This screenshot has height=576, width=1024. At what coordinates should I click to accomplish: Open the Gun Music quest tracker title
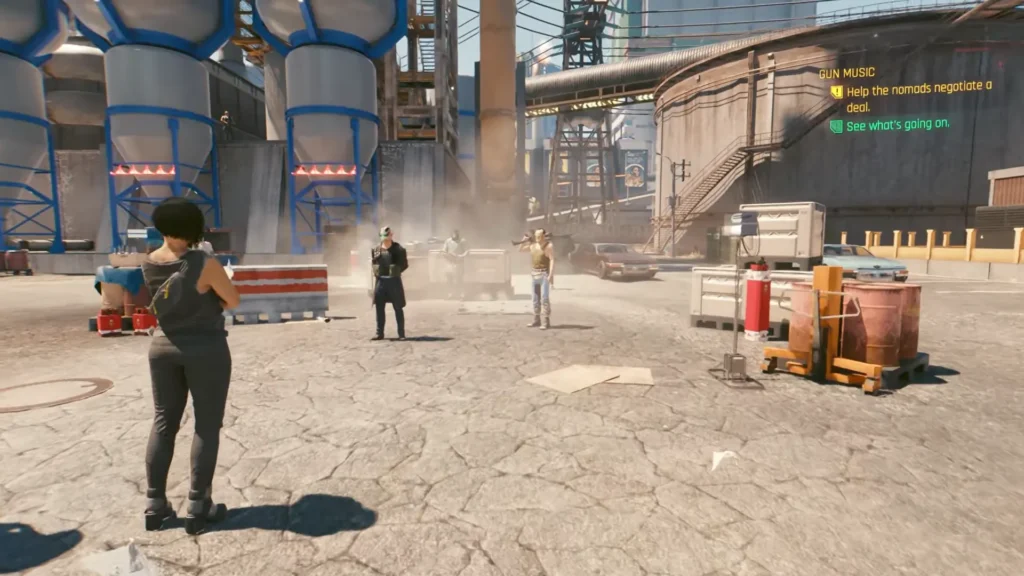click(847, 73)
